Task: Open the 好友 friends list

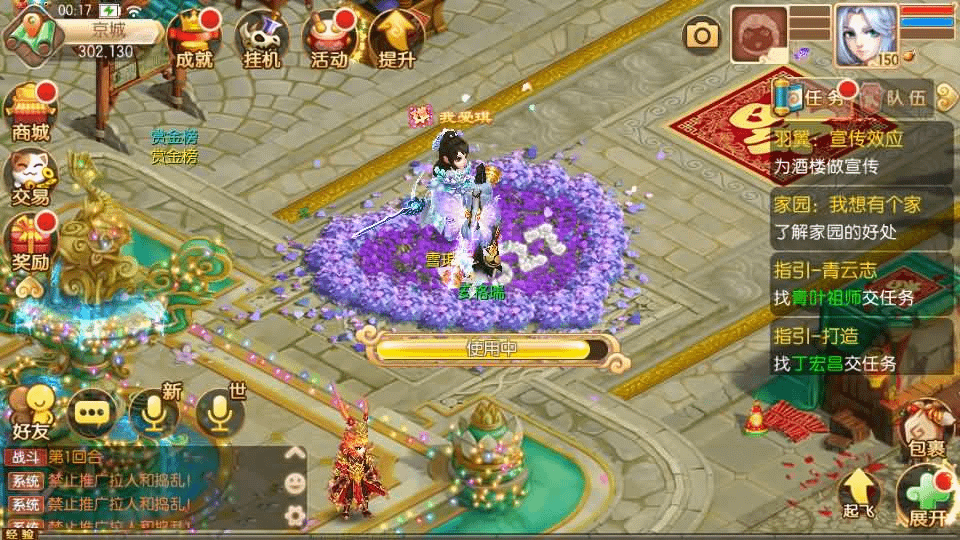Action: click(32, 412)
